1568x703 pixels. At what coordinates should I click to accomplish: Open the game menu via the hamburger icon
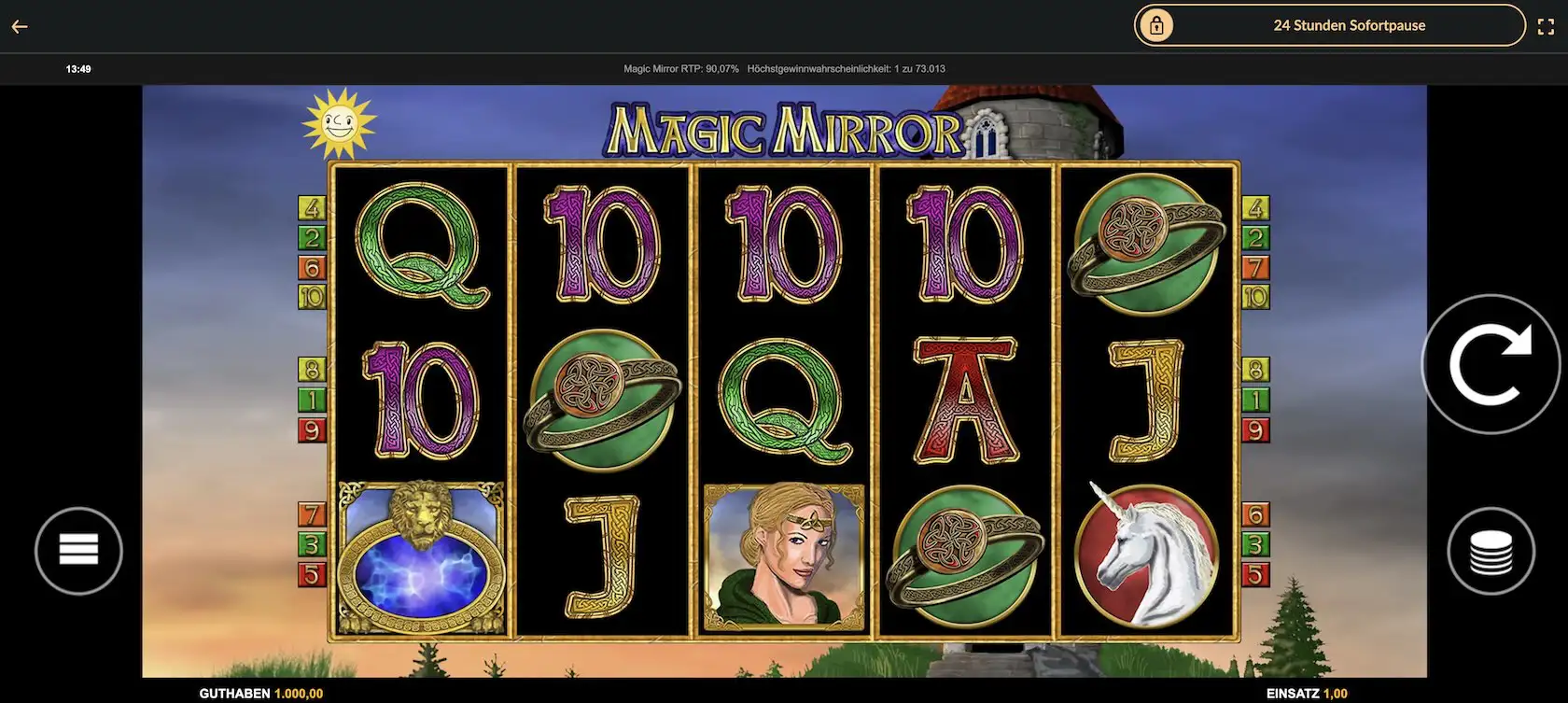pos(78,550)
